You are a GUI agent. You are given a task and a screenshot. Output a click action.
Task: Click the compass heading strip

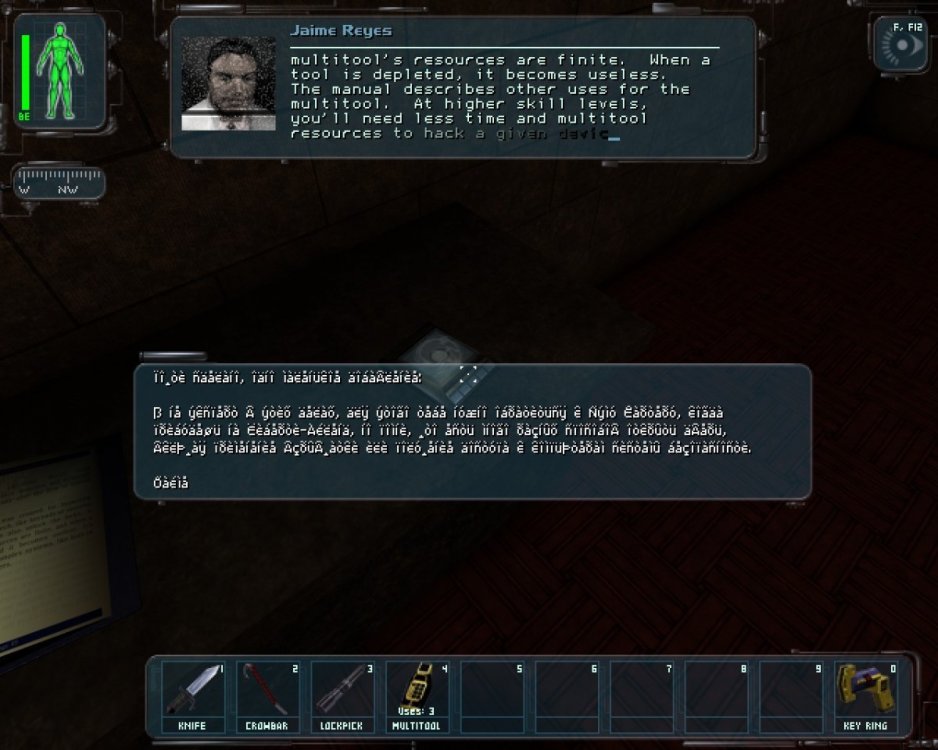[x=60, y=185]
